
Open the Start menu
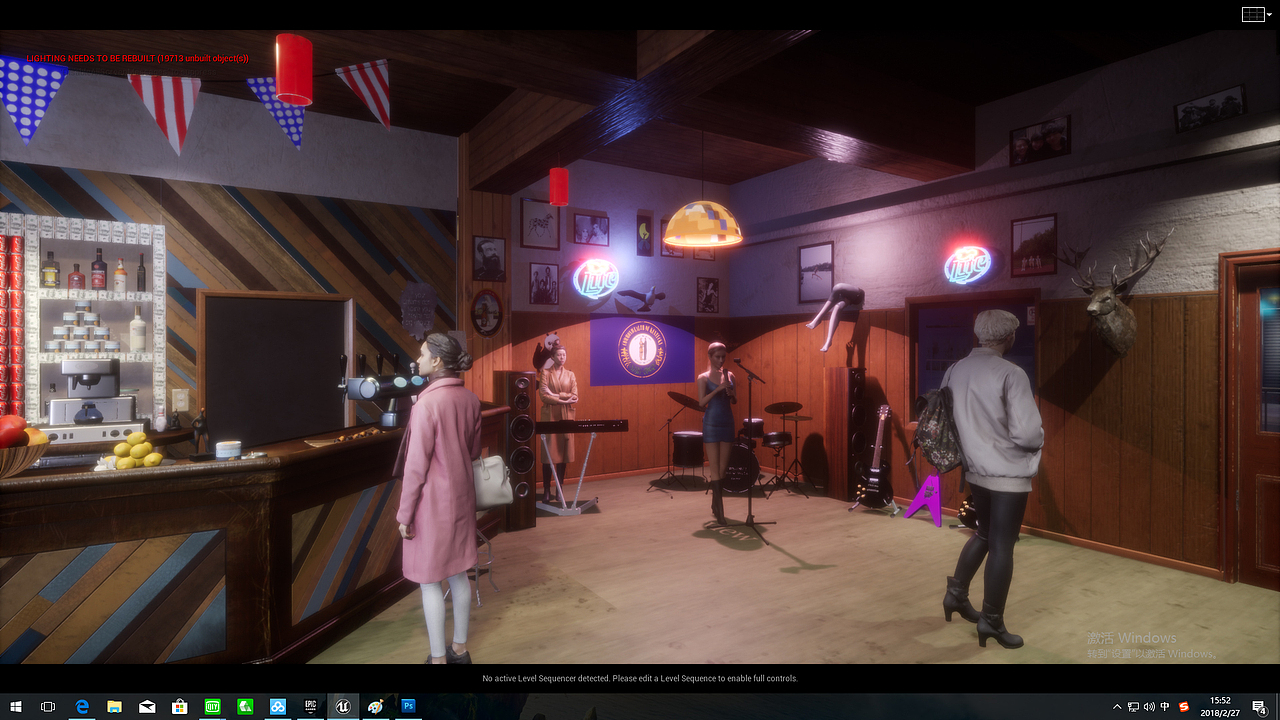16,707
